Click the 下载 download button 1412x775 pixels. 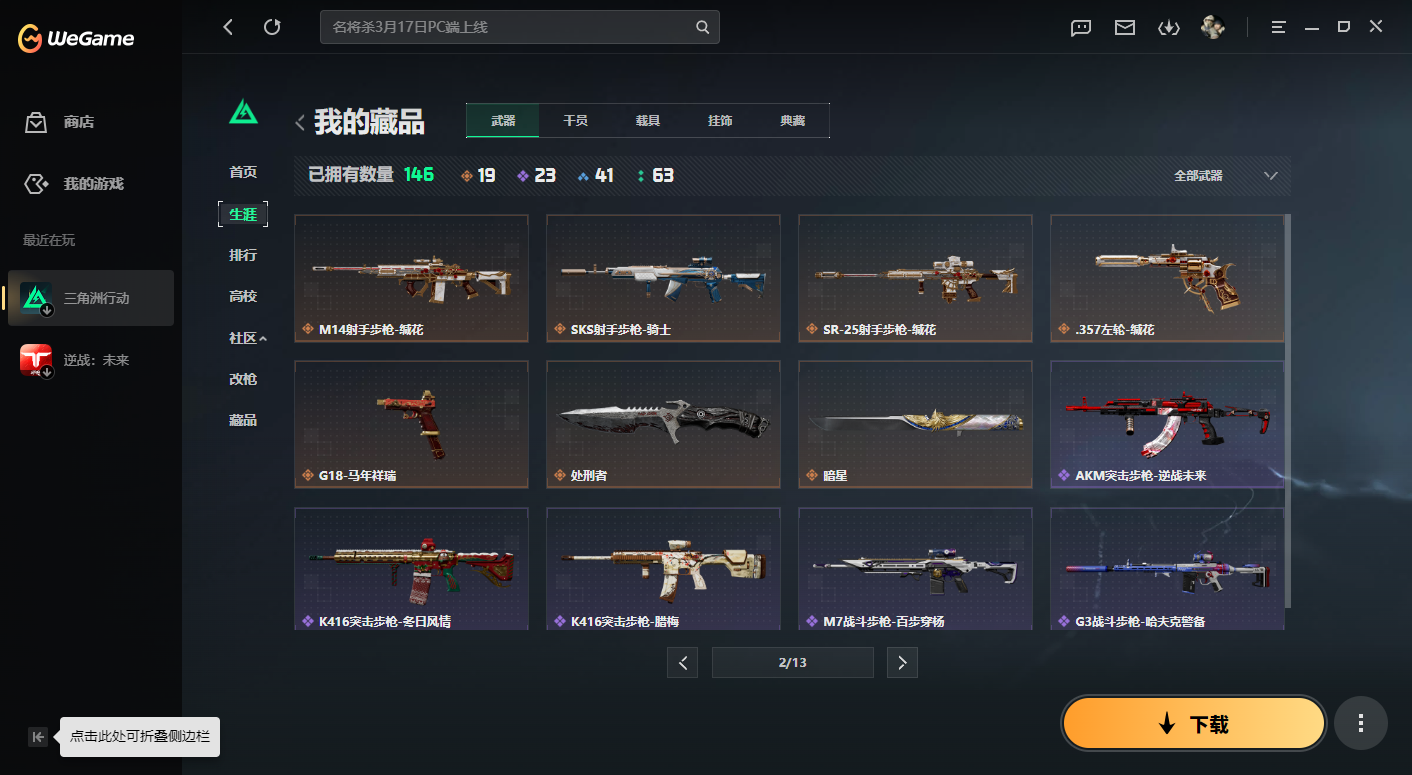click(1192, 722)
